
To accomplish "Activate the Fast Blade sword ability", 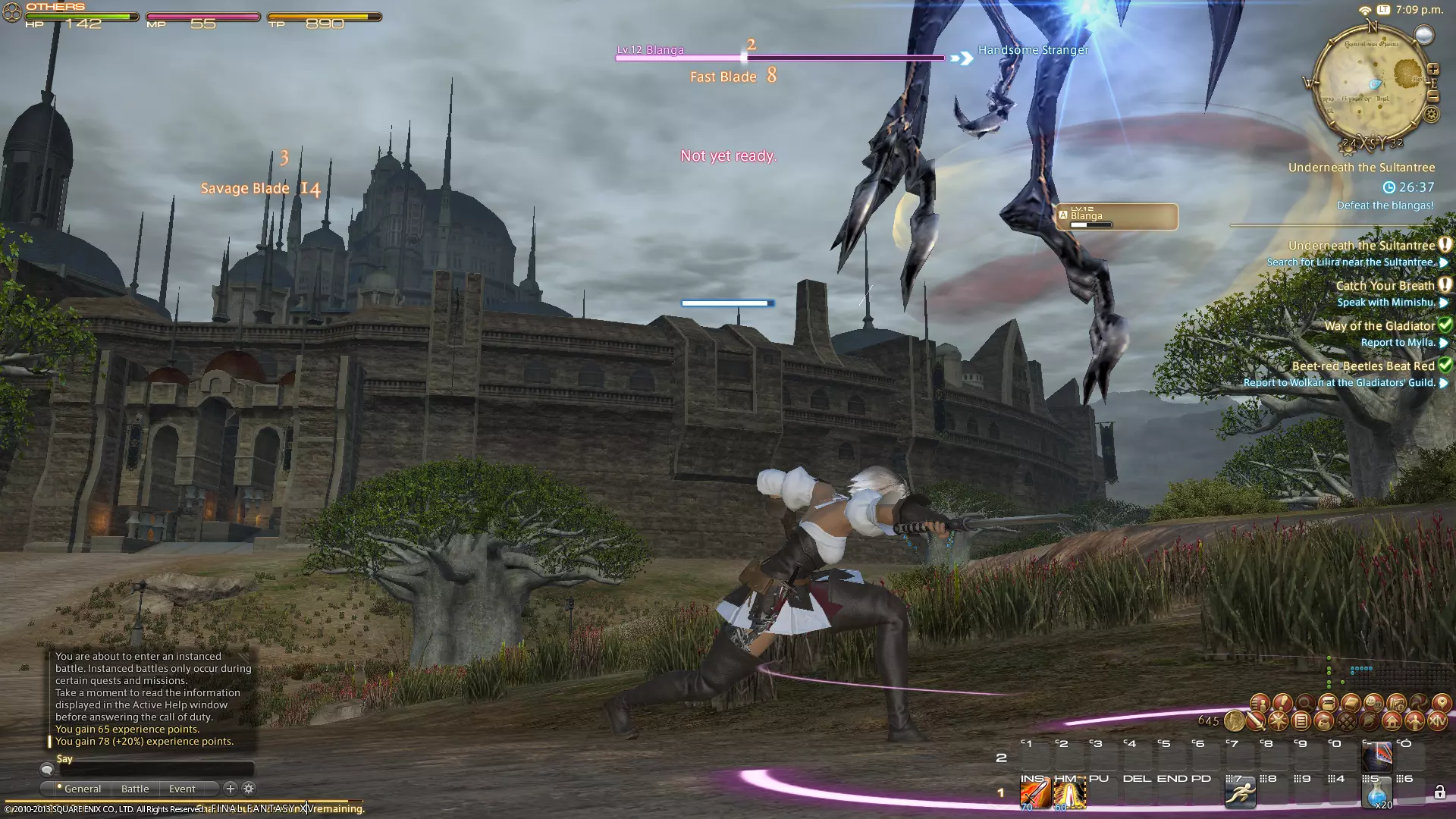I will pyautogui.click(x=1034, y=794).
